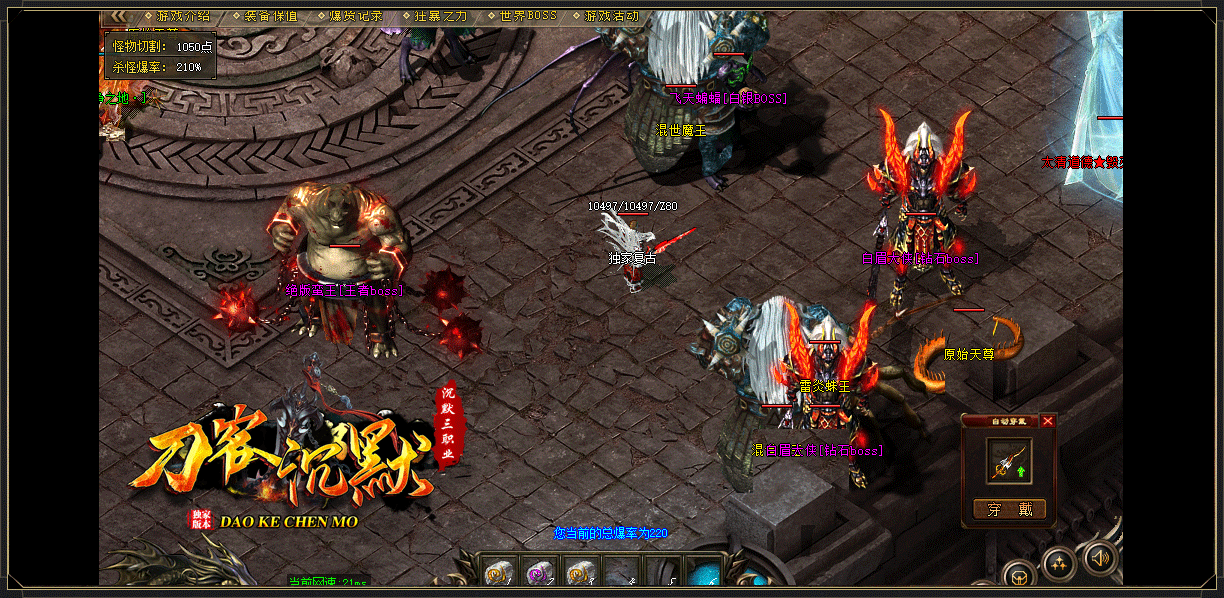Toggle the sound speaker button
The height and width of the screenshot is (598, 1224).
coord(1100,557)
